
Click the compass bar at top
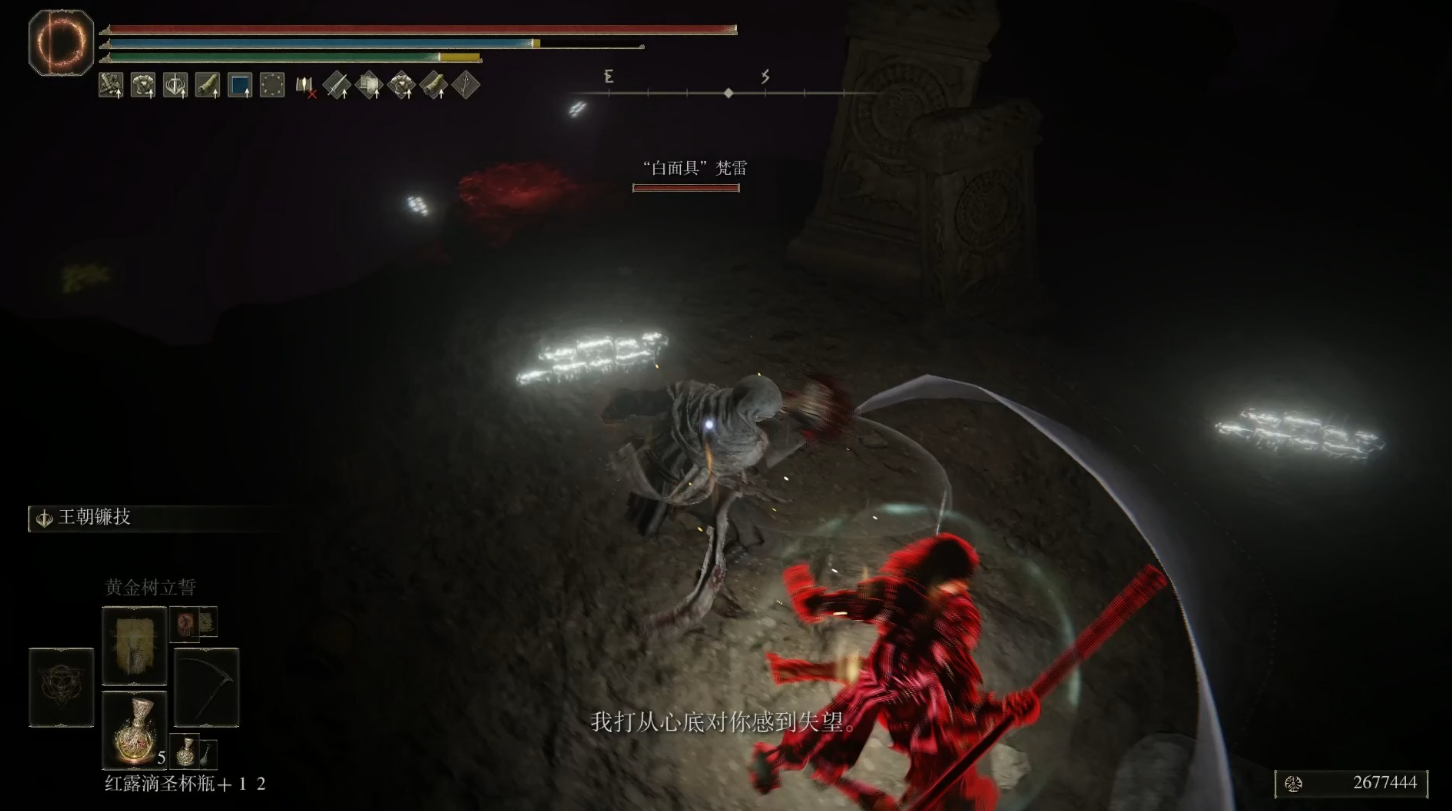point(728,93)
